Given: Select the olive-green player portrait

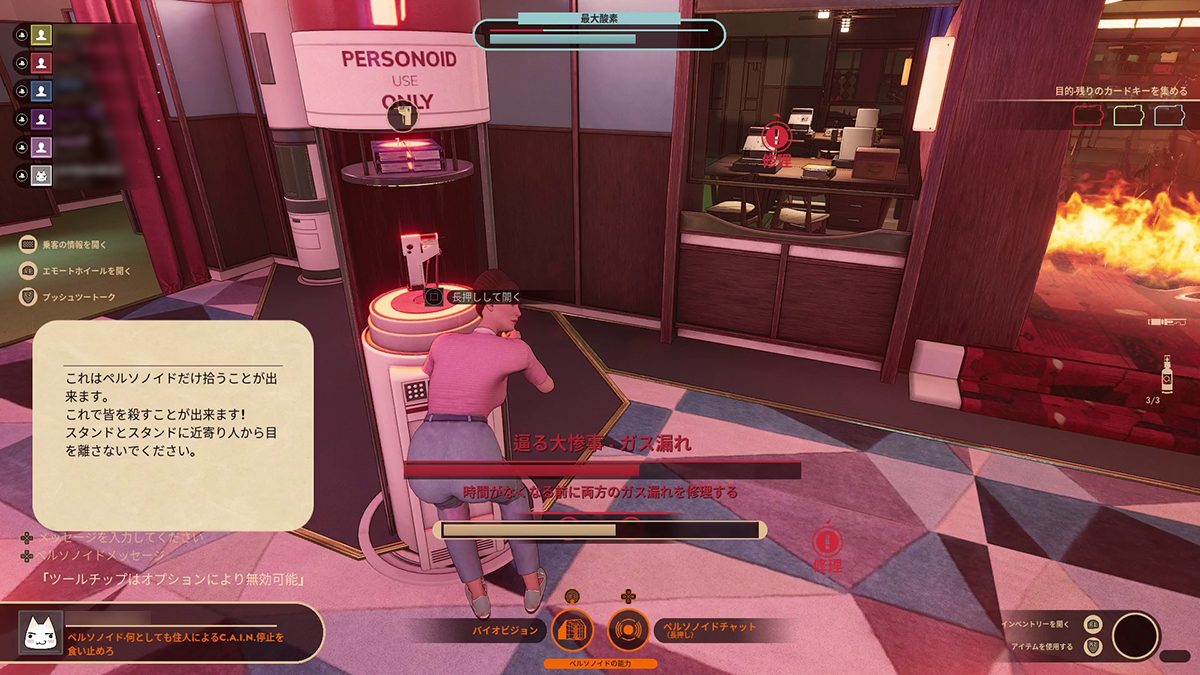Looking at the screenshot, I should click(x=41, y=34).
